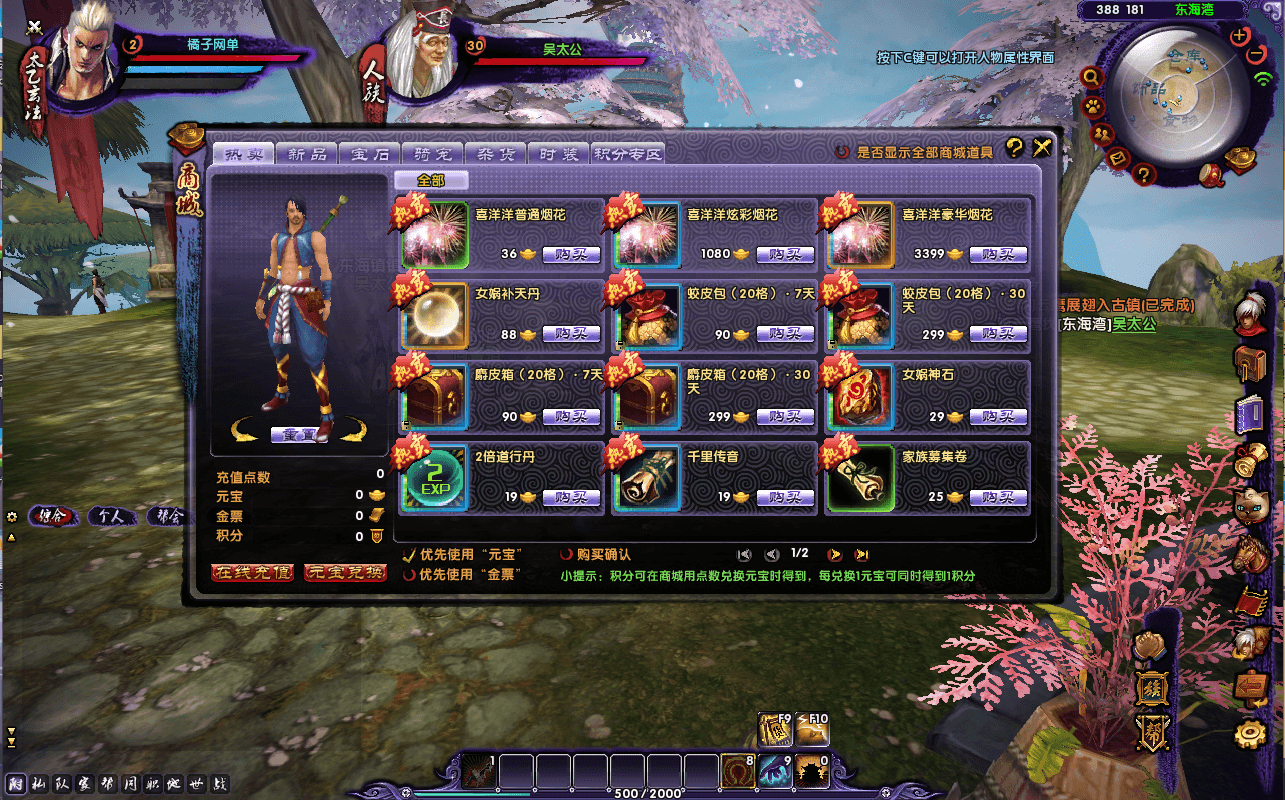The width and height of the screenshot is (1285, 800).
Task: Show the 时装 category tab
Action: [x=558, y=154]
